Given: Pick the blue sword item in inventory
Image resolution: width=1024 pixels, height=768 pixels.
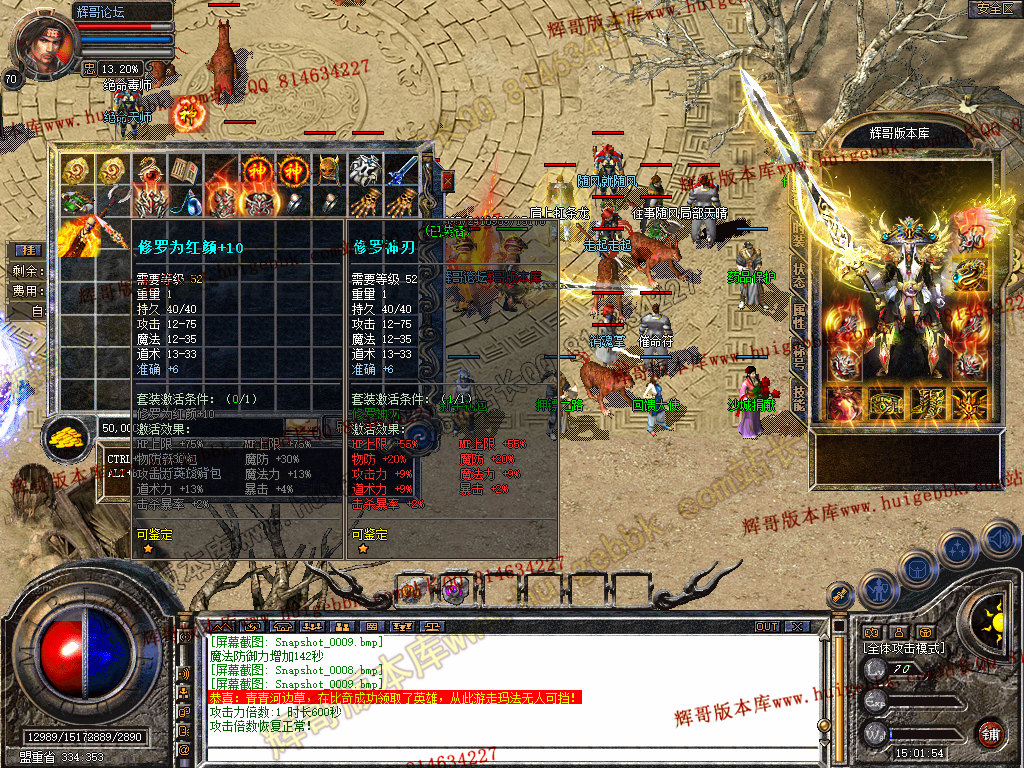Looking at the screenshot, I should click(x=401, y=170).
